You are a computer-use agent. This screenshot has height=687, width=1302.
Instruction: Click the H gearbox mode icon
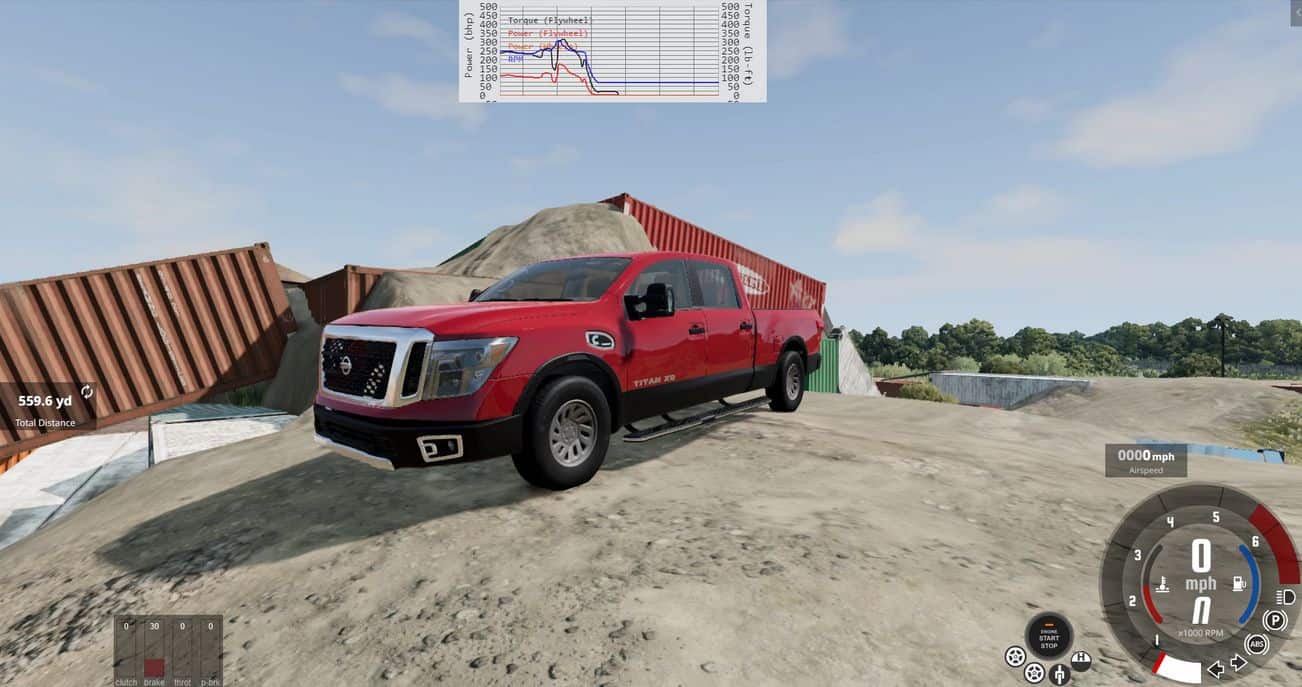click(x=1080, y=660)
